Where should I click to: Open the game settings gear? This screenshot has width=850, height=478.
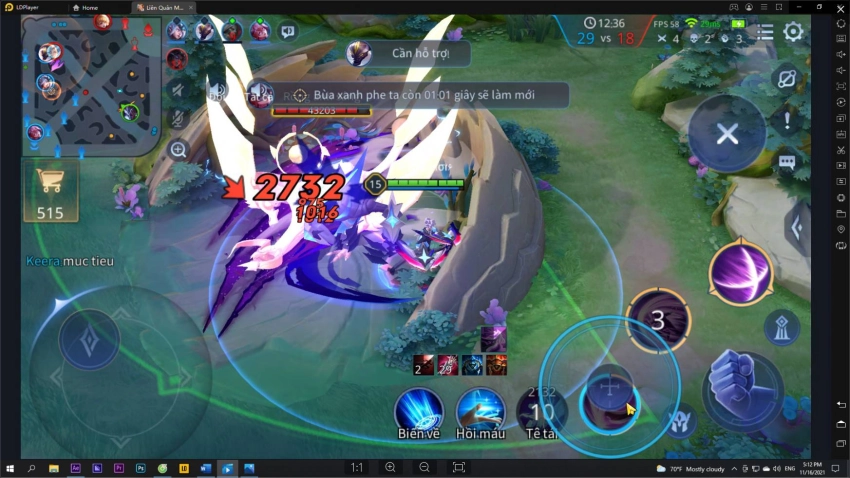[x=793, y=32]
